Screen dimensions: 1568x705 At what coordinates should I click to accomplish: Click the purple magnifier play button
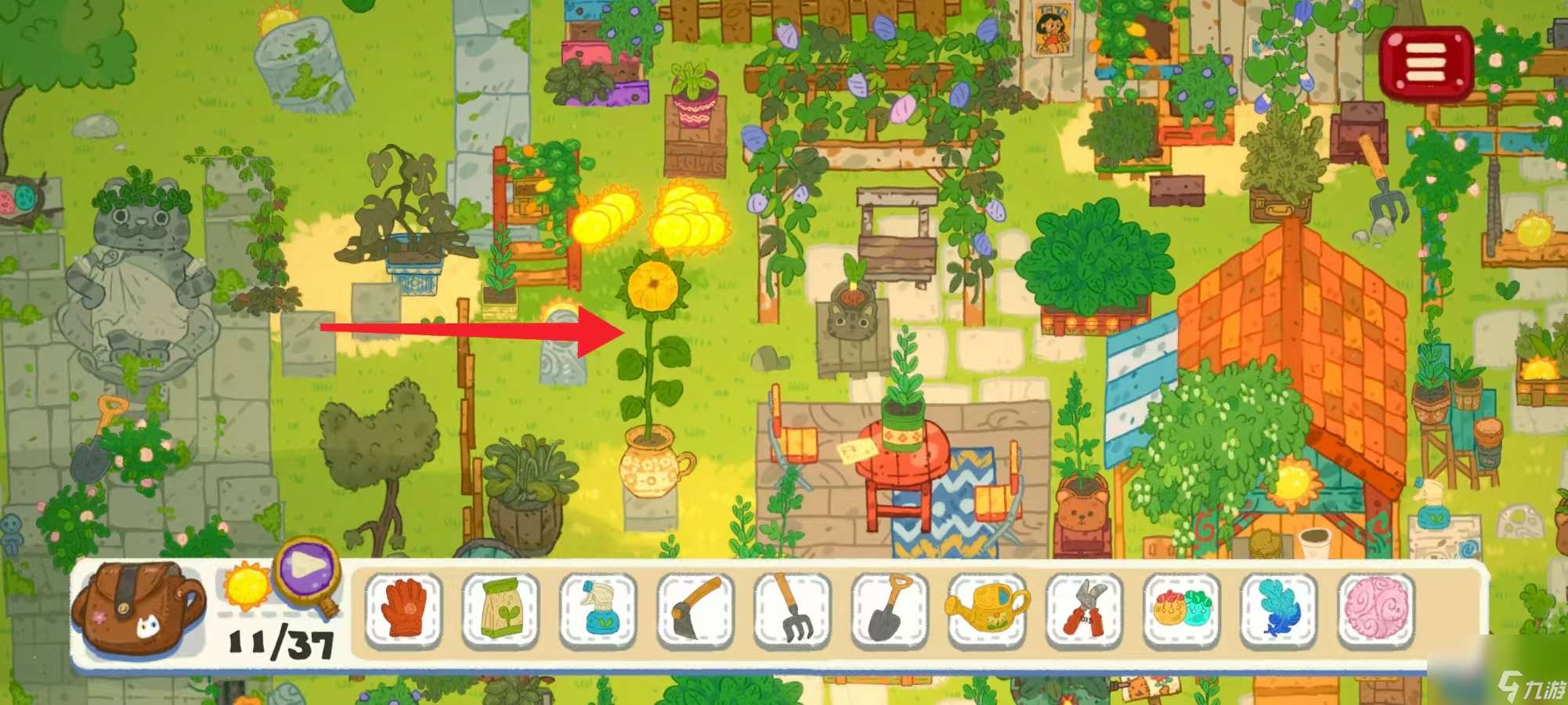[x=307, y=569]
